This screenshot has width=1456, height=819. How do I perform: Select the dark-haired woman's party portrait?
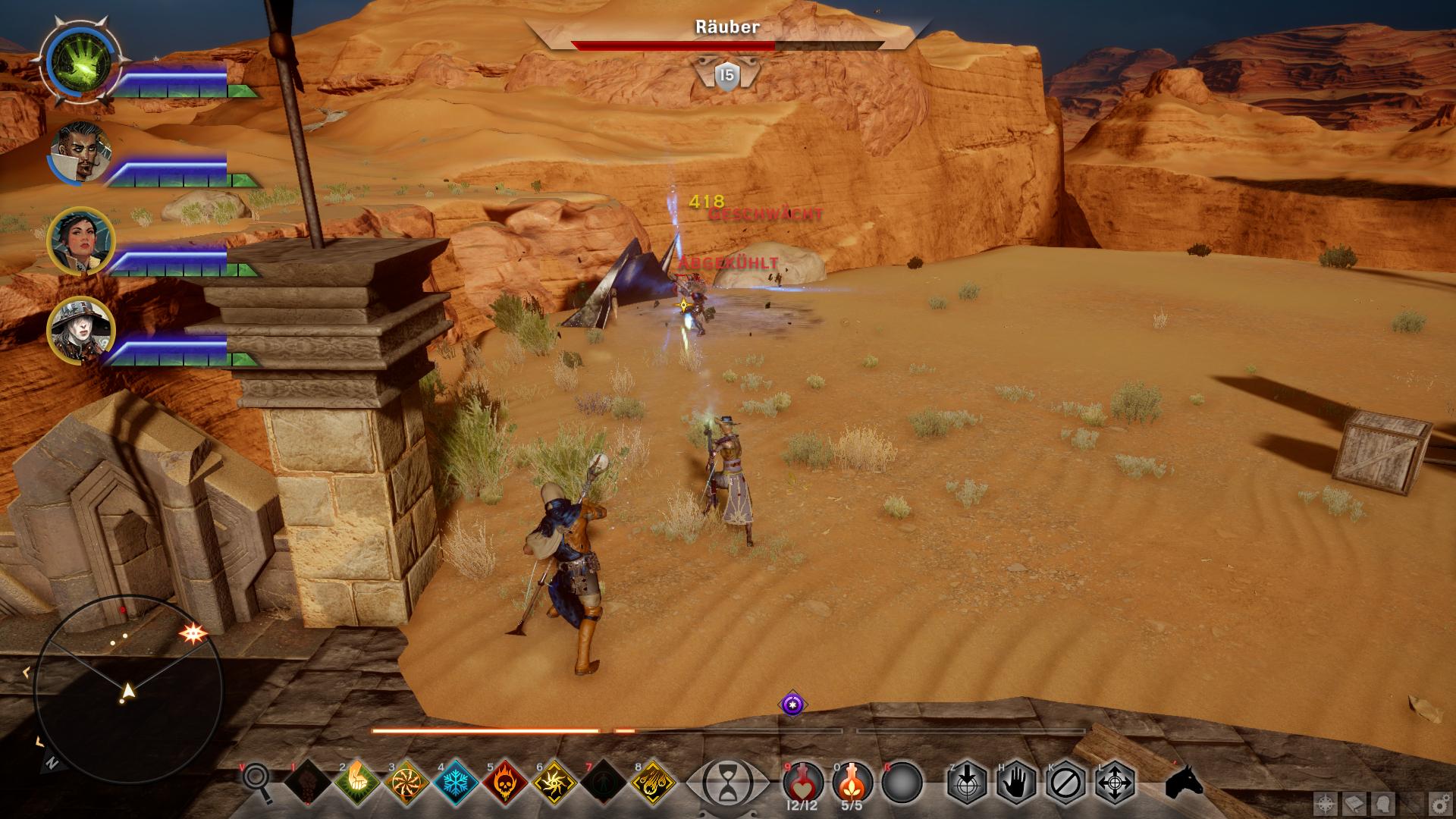[x=80, y=240]
